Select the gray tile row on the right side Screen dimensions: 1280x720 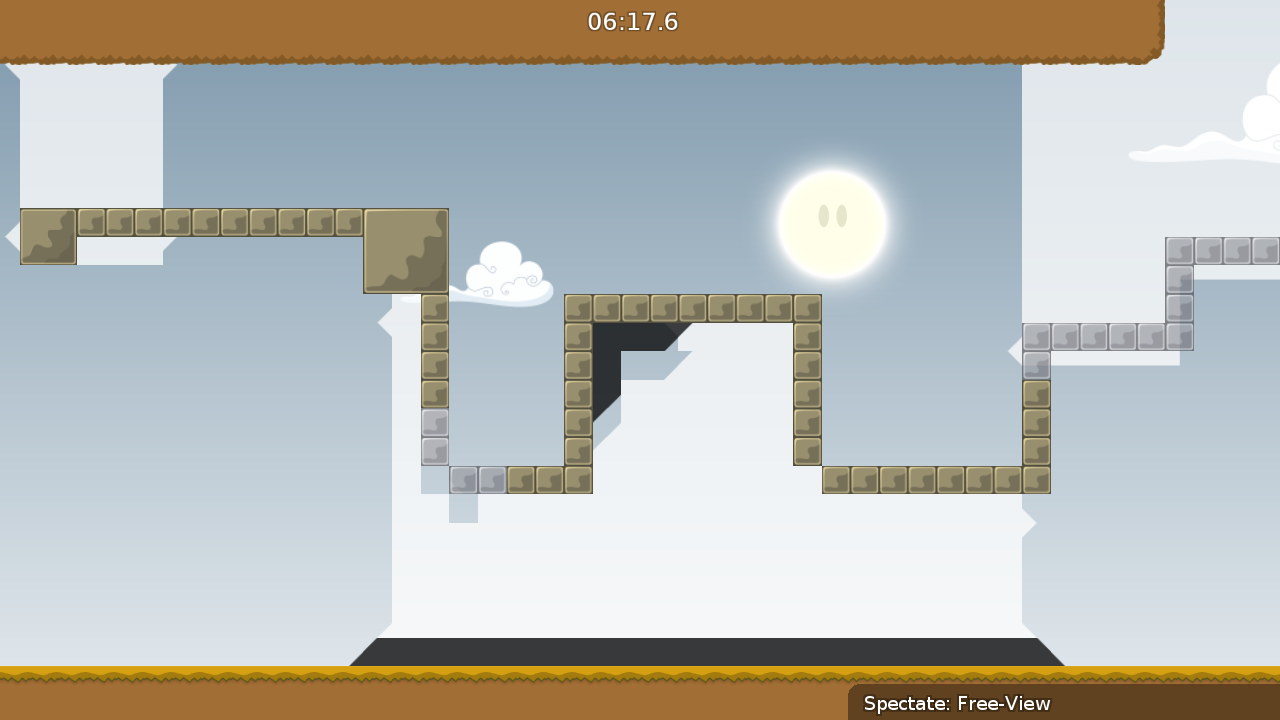1105,337
